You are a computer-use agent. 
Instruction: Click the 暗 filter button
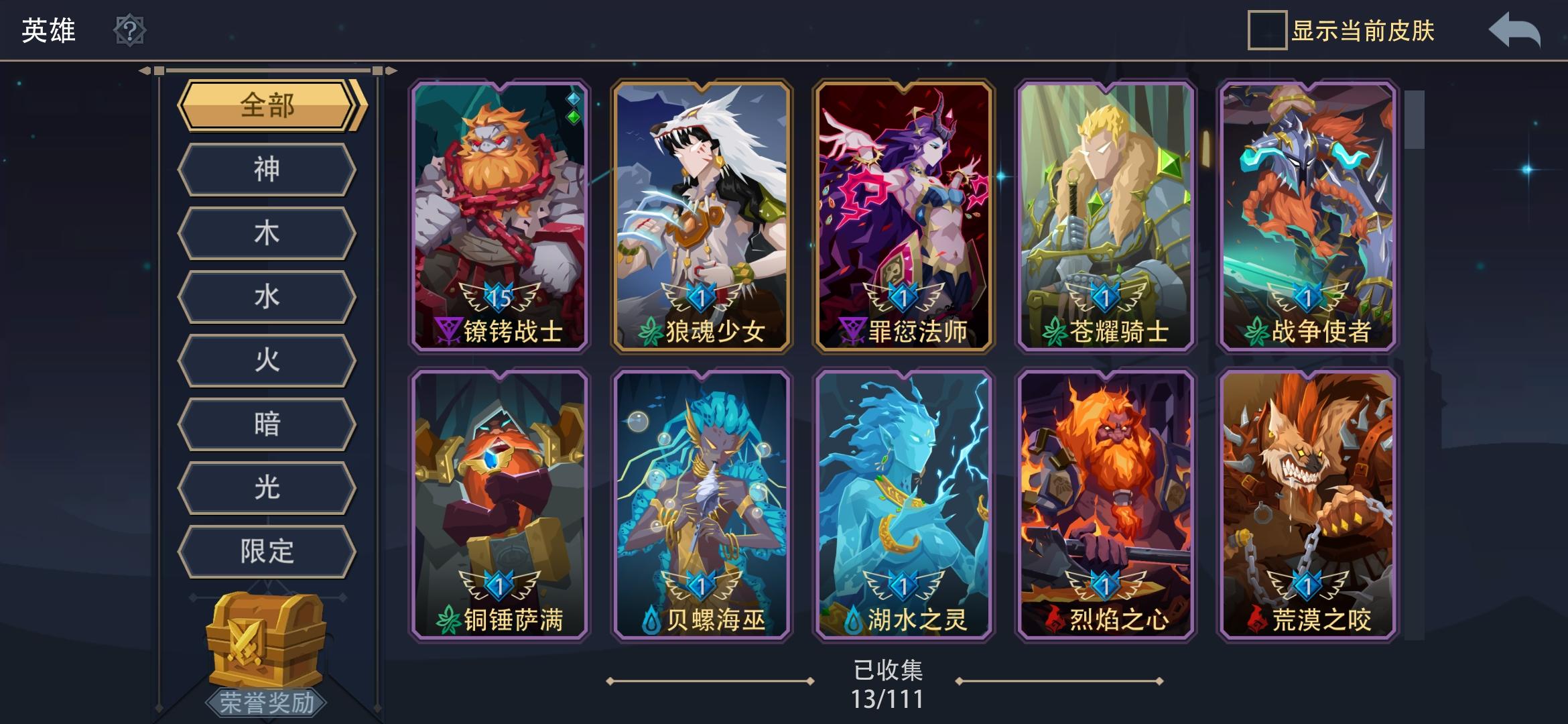267,424
